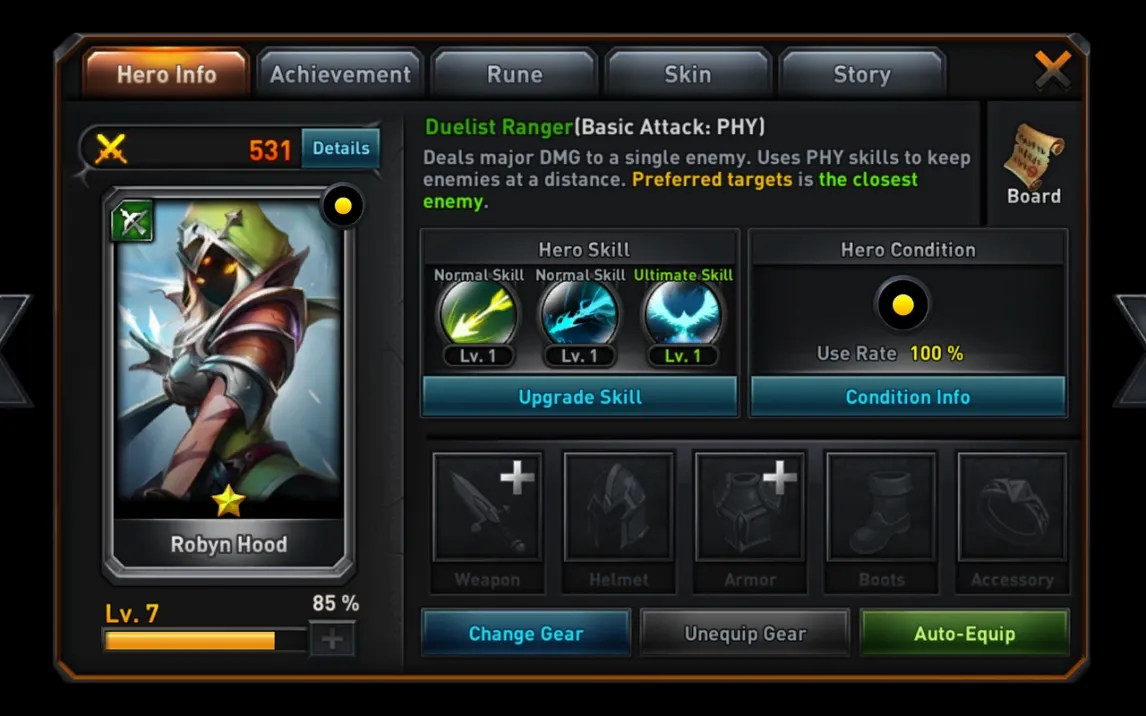Select the Hero Info tab

(x=166, y=74)
